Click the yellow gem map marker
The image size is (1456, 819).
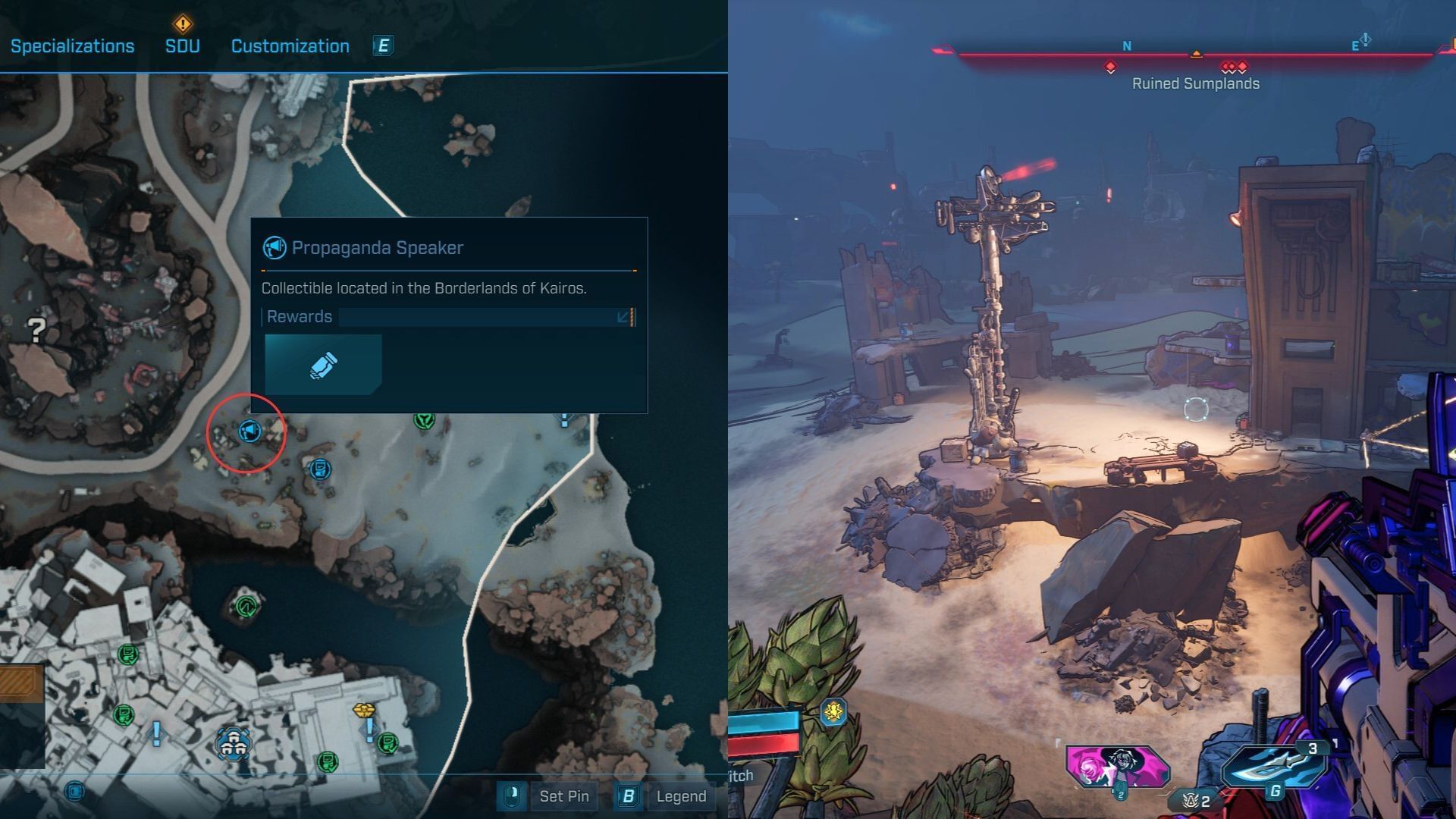coord(364,711)
